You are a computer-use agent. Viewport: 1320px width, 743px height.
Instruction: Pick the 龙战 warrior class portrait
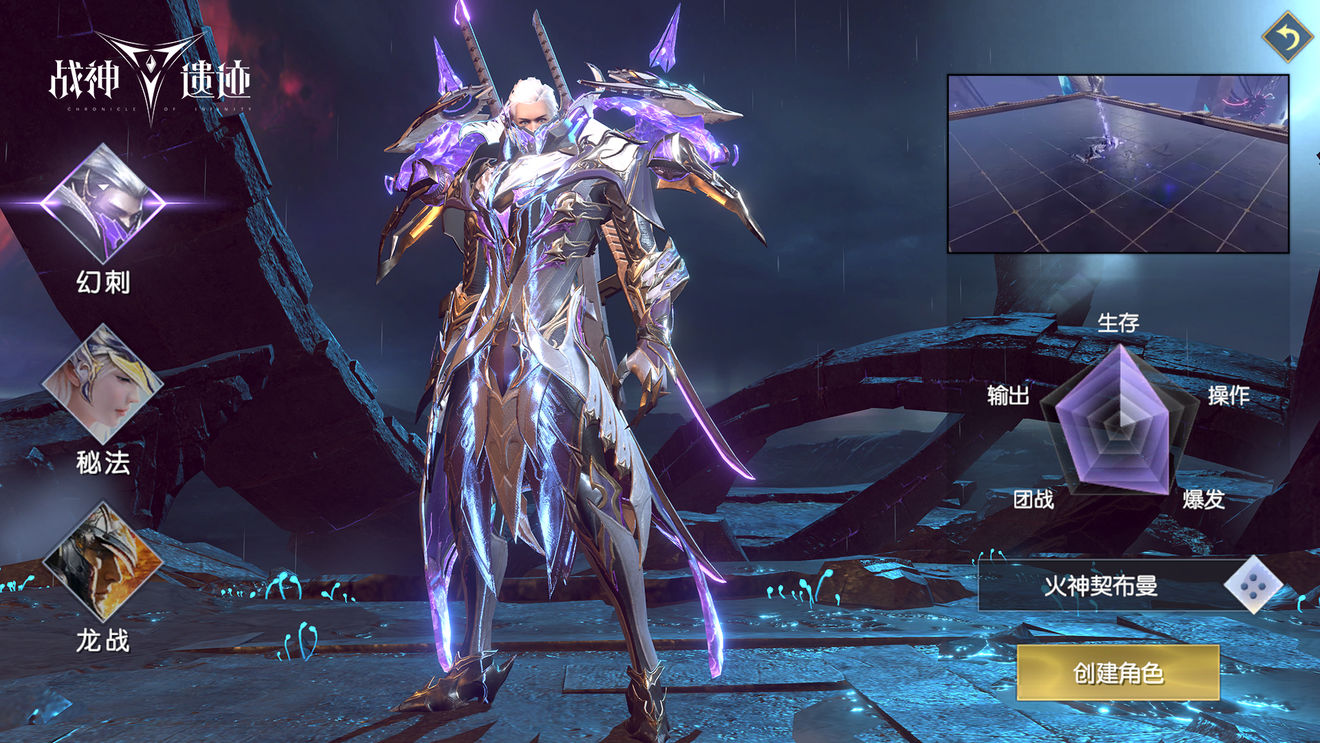(x=103, y=562)
